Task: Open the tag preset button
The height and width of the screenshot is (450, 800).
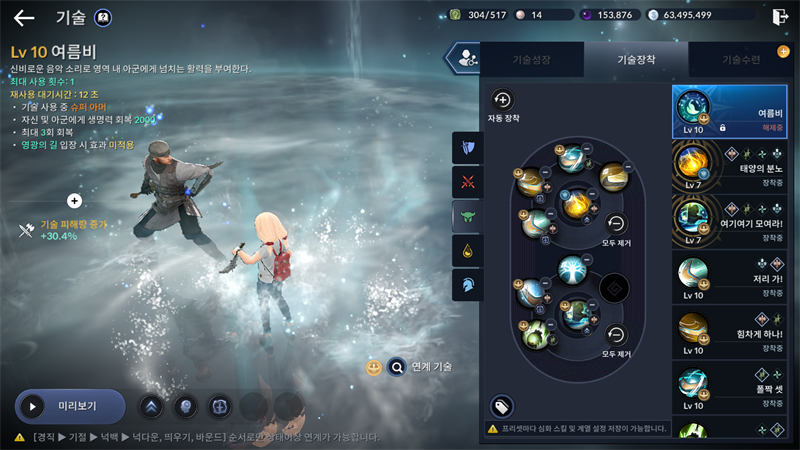Action: point(502,405)
